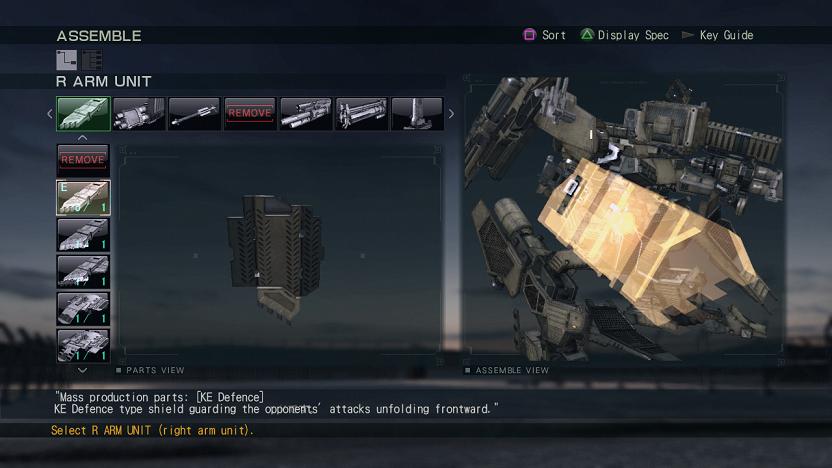Show more categories with the right arrow

(450, 114)
